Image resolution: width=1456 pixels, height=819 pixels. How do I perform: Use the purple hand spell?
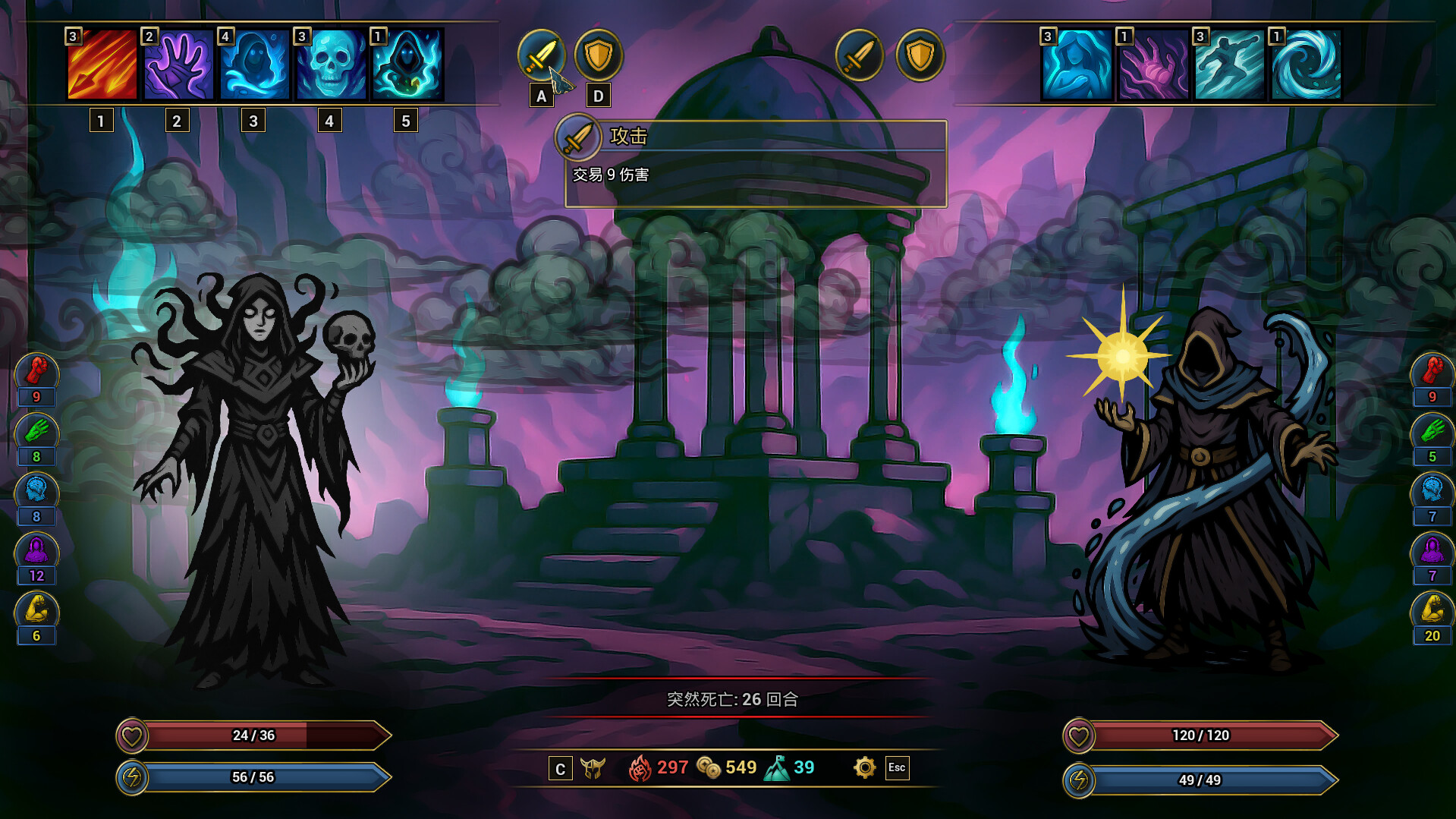178,65
